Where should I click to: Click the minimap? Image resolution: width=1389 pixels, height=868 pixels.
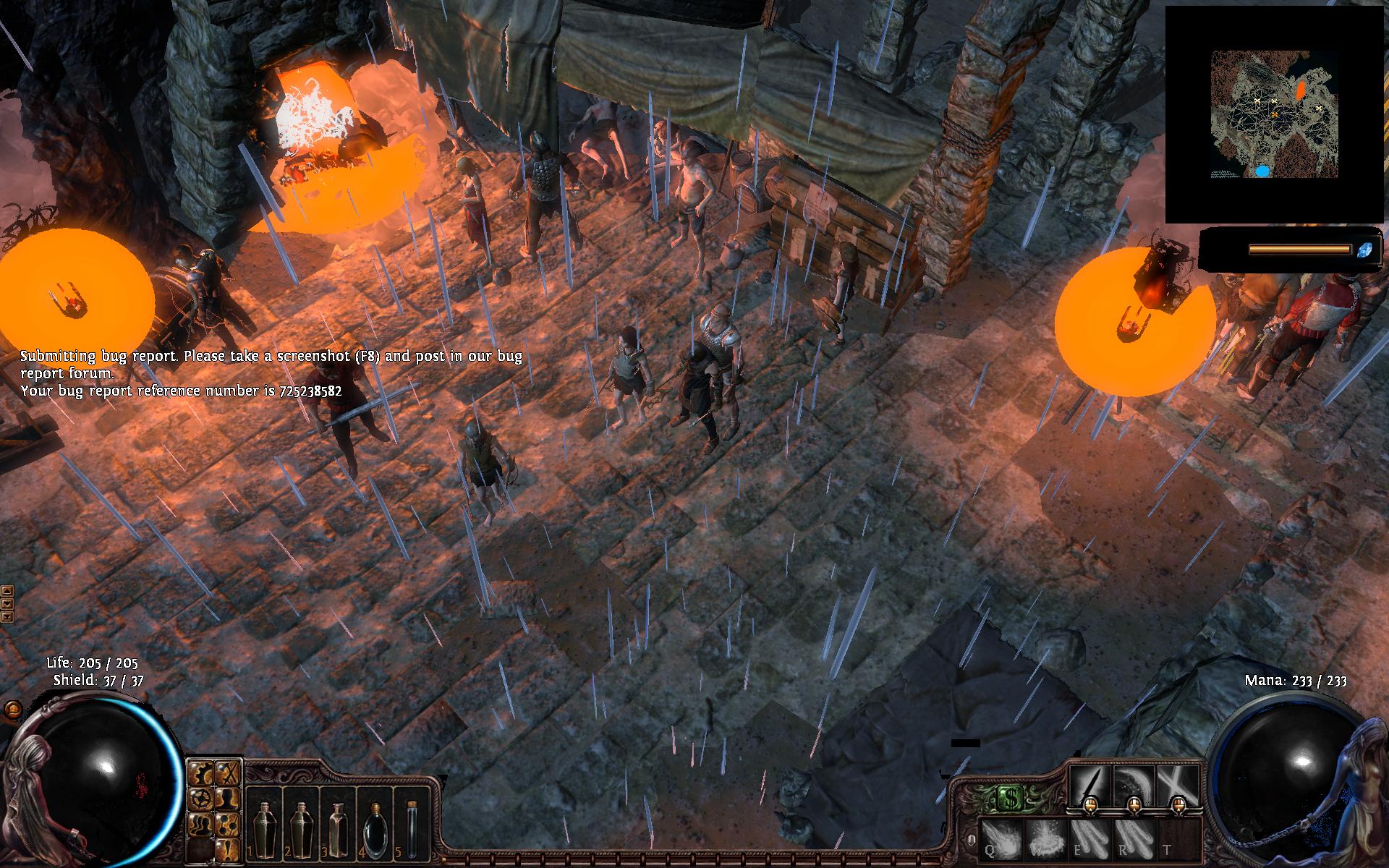tap(1272, 114)
